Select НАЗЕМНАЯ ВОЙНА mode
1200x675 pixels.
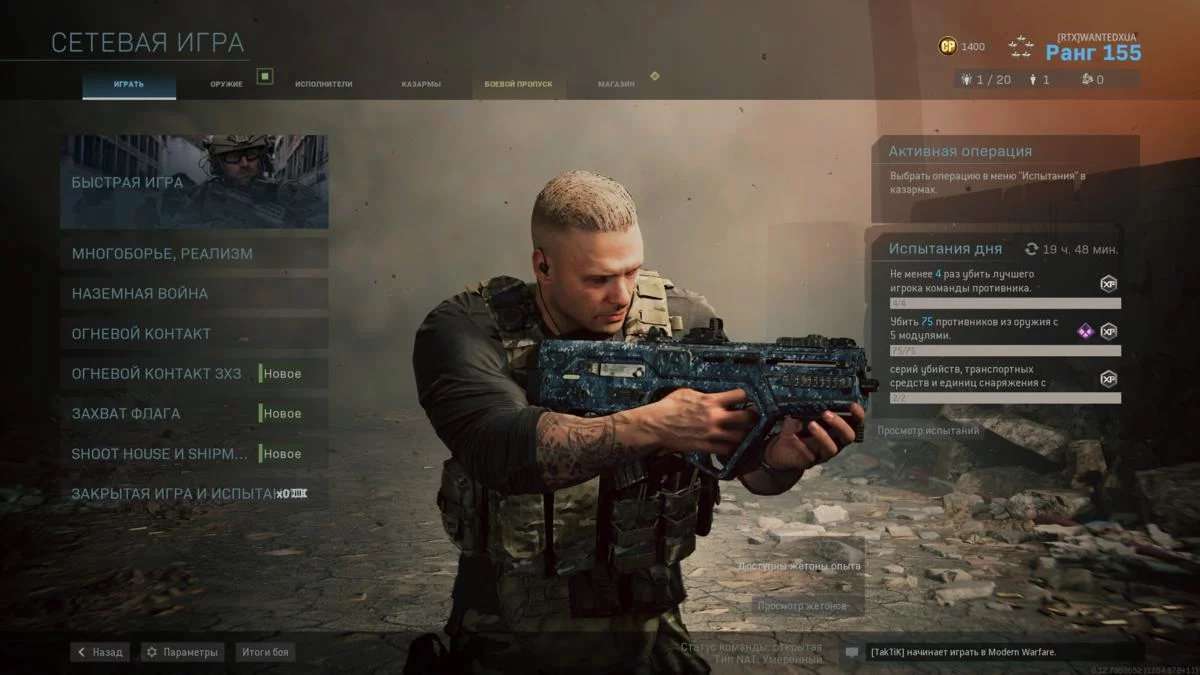194,293
